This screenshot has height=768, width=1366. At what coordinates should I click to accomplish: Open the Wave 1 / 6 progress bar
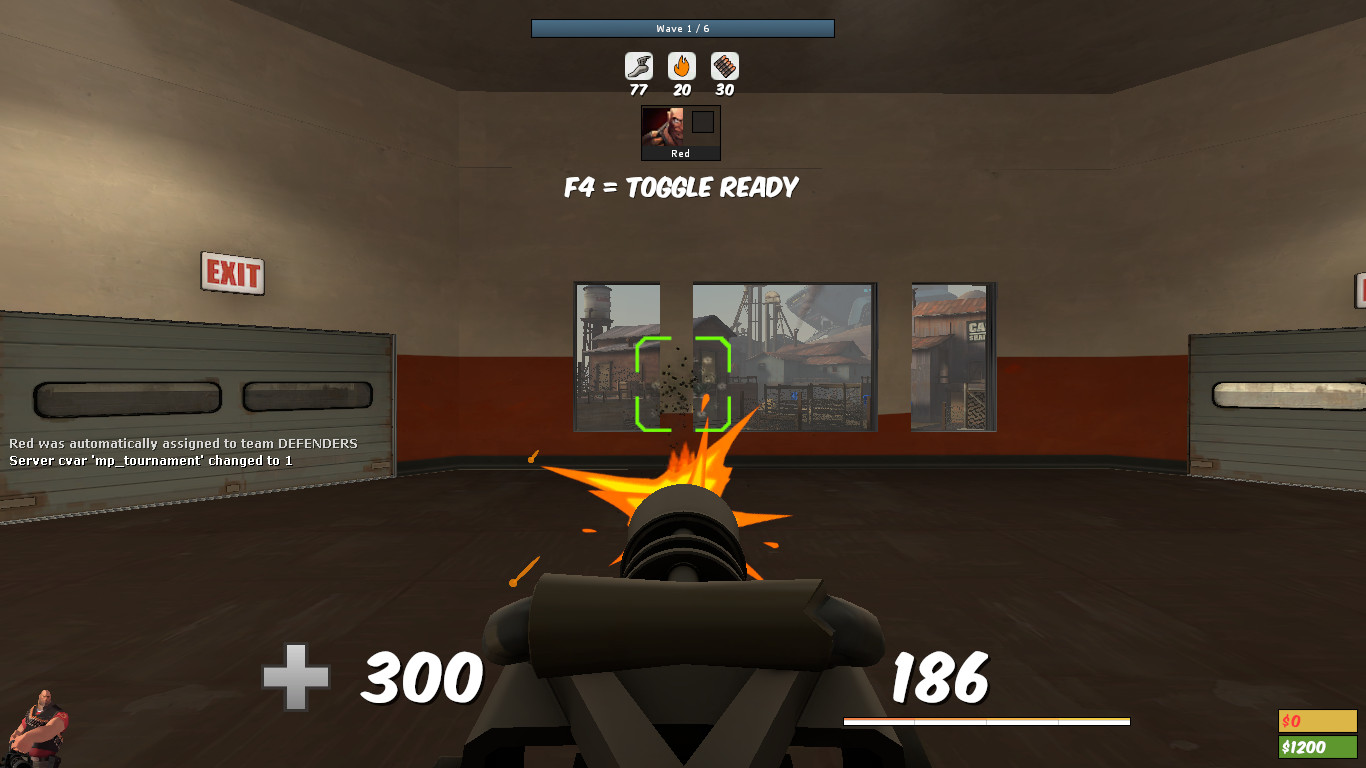[683, 28]
